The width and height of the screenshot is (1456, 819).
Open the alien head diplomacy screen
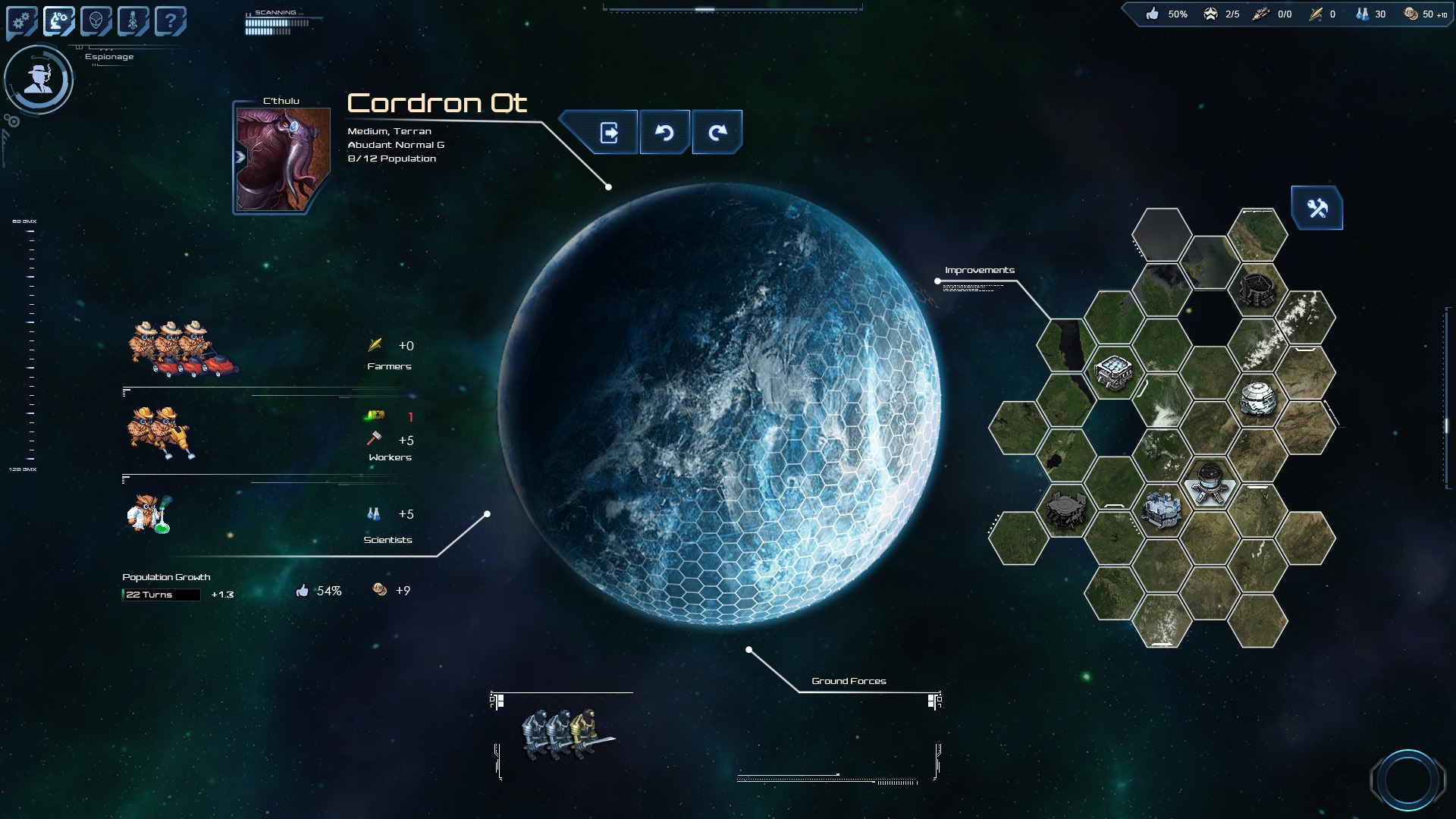[x=96, y=21]
